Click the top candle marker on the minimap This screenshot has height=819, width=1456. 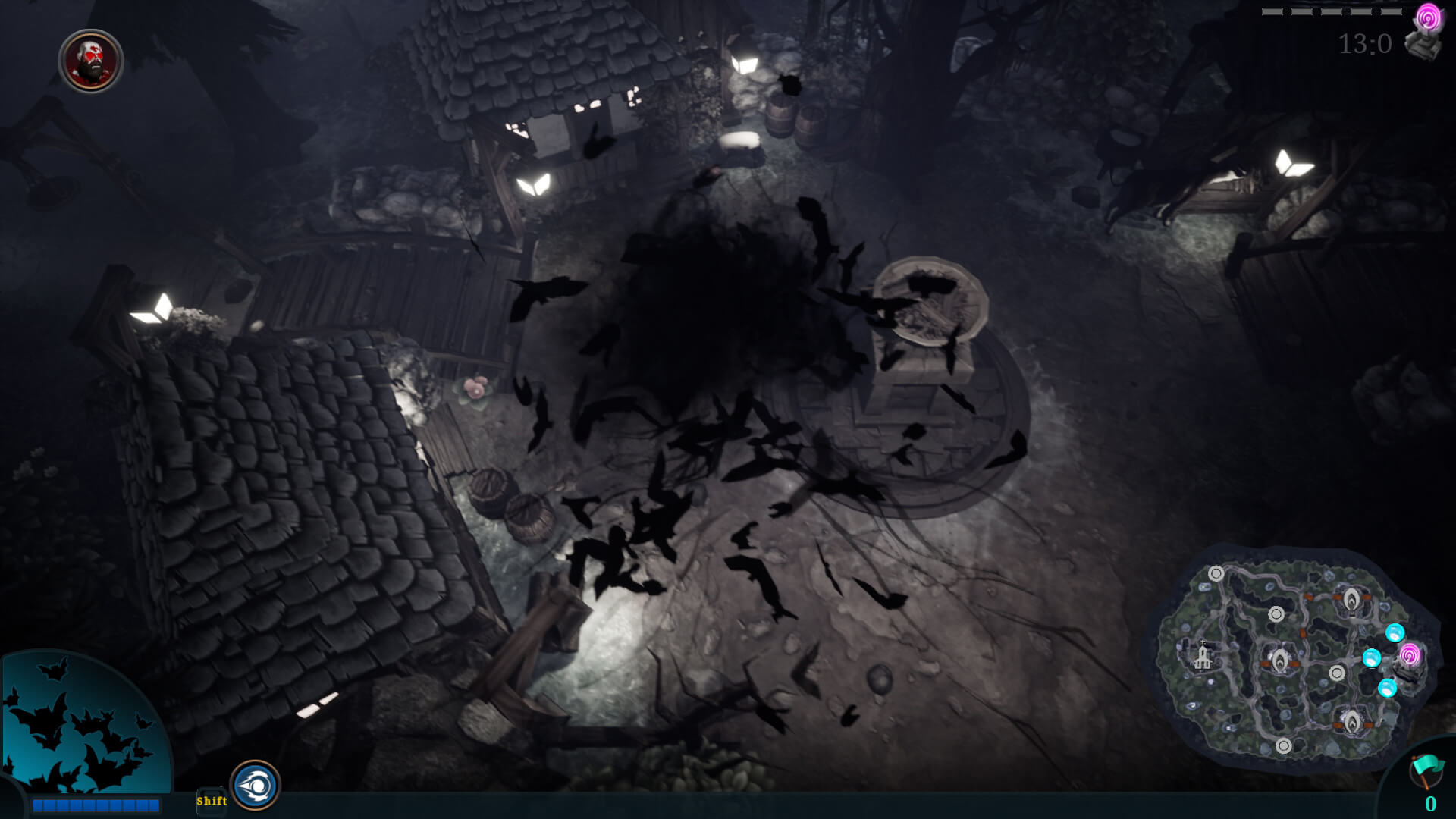point(1351,600)
